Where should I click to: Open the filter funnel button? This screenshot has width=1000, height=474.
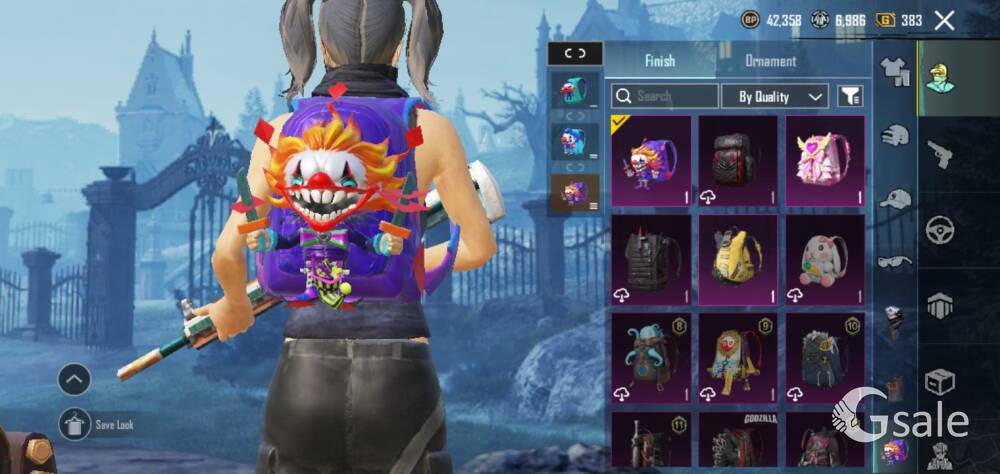pyautogui.click(x=850, y=97)
